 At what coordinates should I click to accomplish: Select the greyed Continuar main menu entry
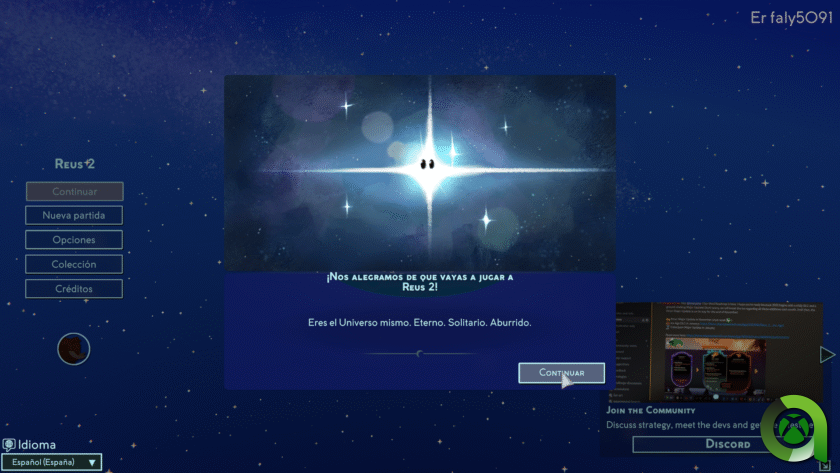tap(74, 191)
